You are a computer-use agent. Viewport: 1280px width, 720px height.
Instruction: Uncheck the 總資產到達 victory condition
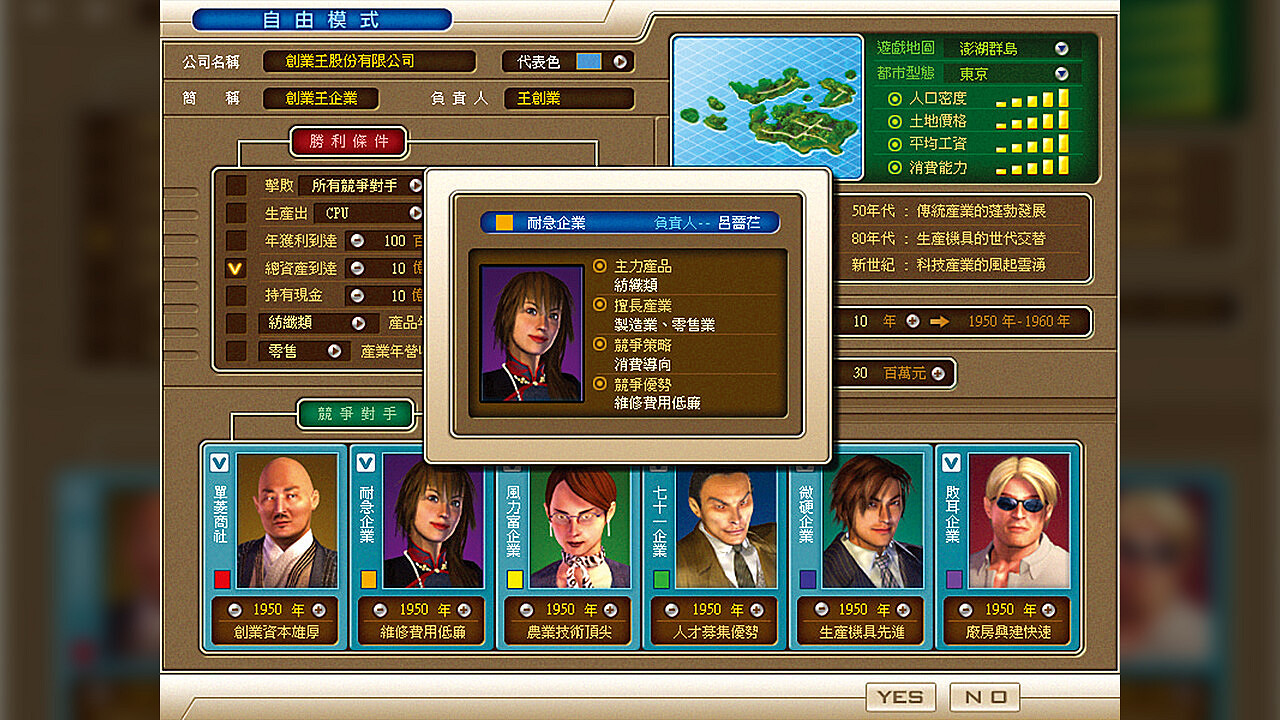point(236,268)
